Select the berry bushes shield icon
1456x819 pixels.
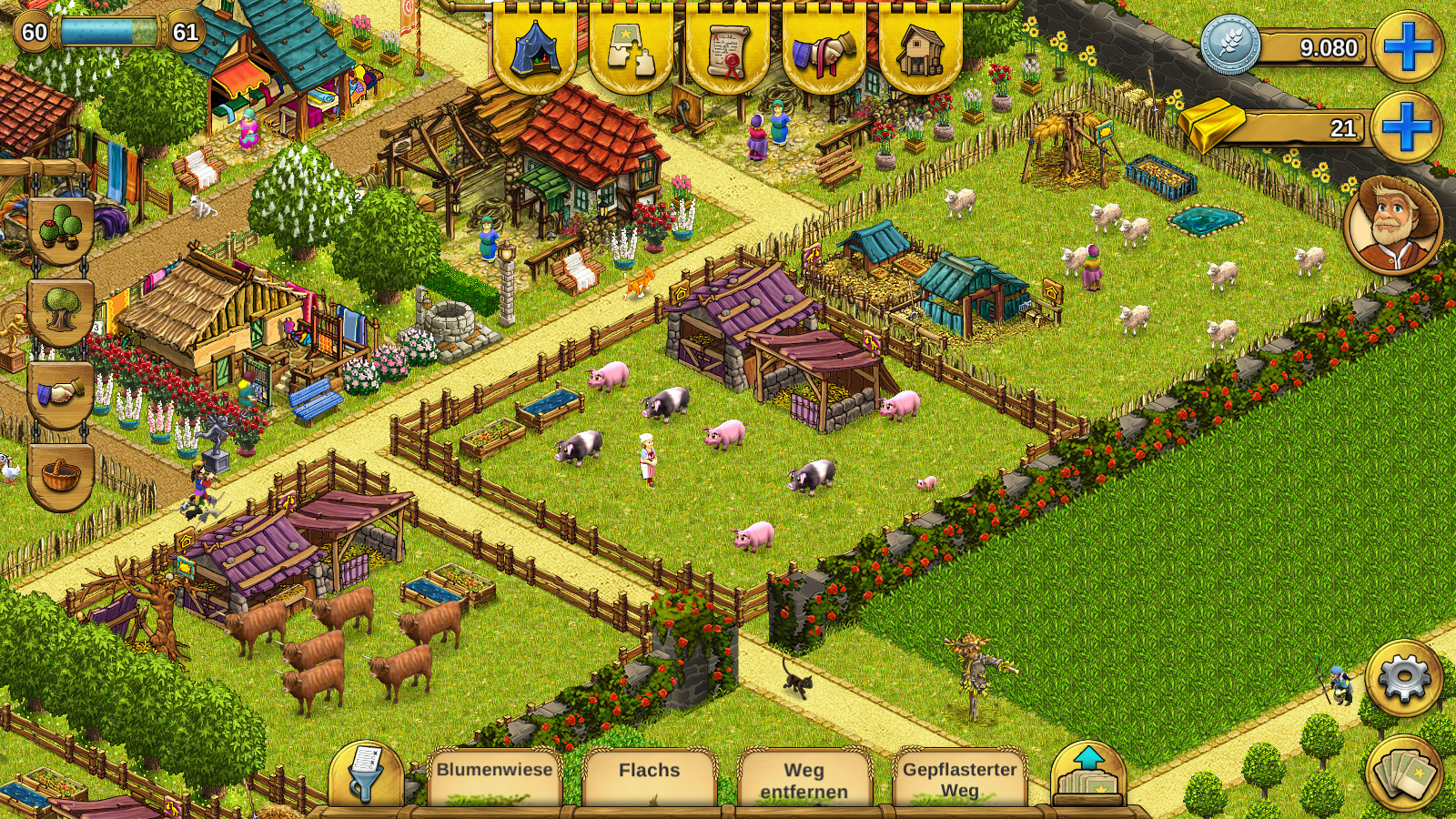point(61,229)
